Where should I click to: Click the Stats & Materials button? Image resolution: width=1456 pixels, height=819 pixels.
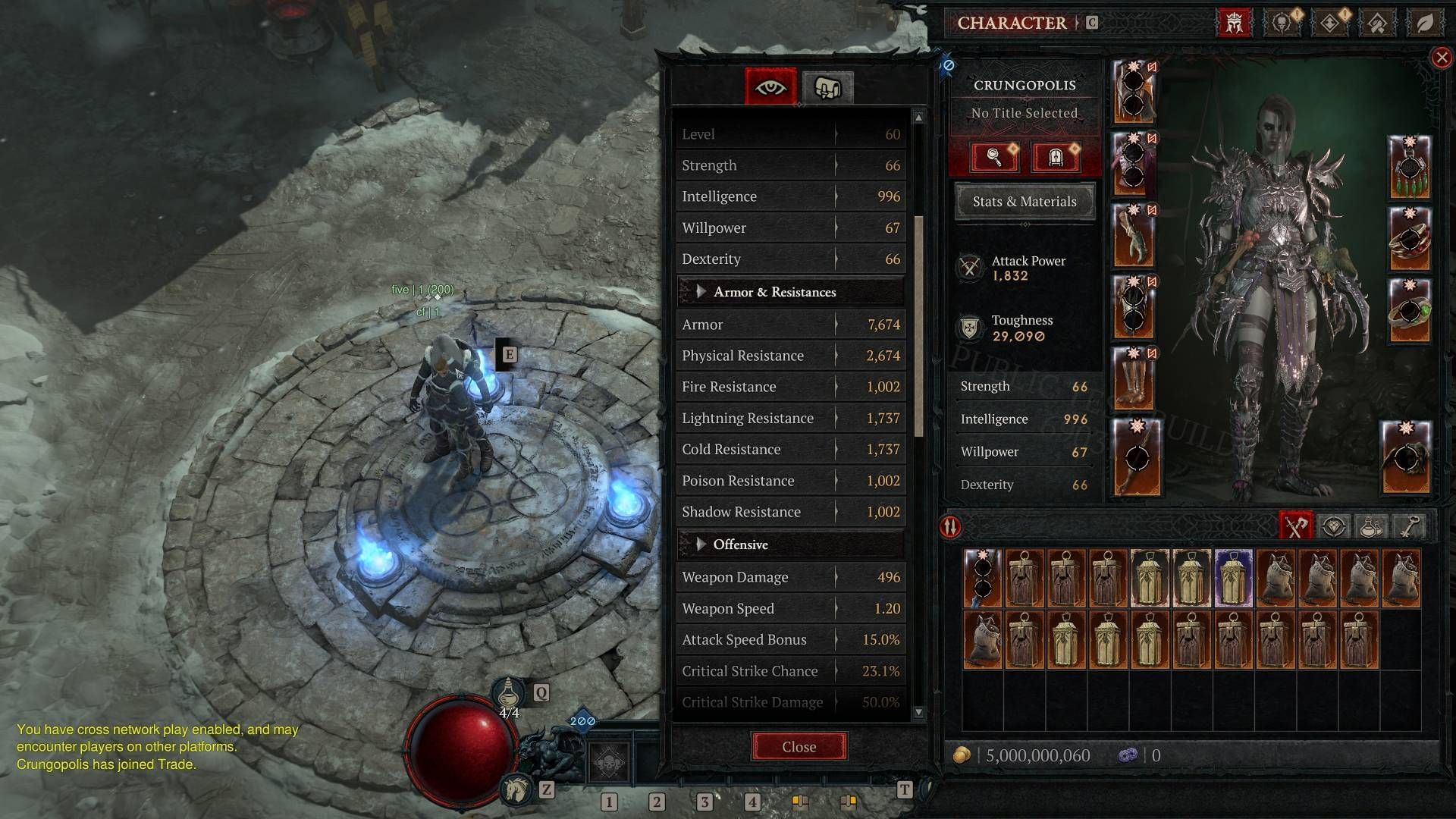[x=1024, y=202]
